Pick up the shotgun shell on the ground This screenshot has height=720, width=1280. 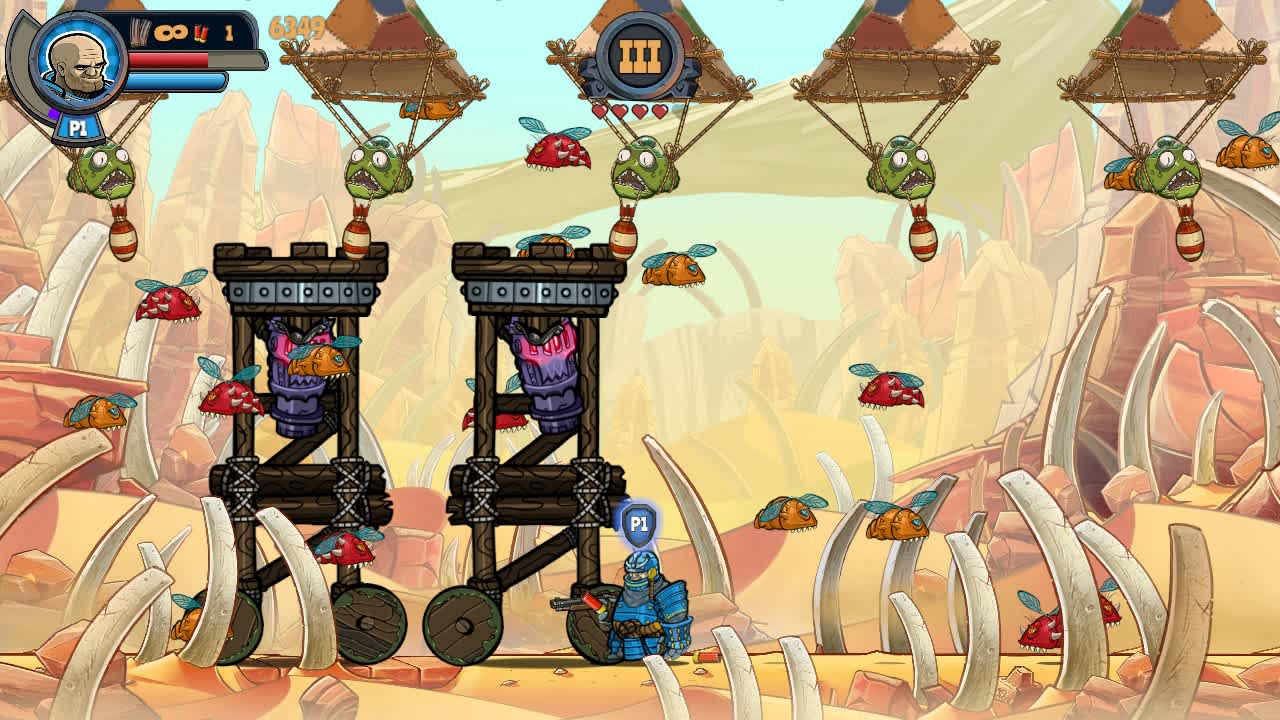click(706, 656)
